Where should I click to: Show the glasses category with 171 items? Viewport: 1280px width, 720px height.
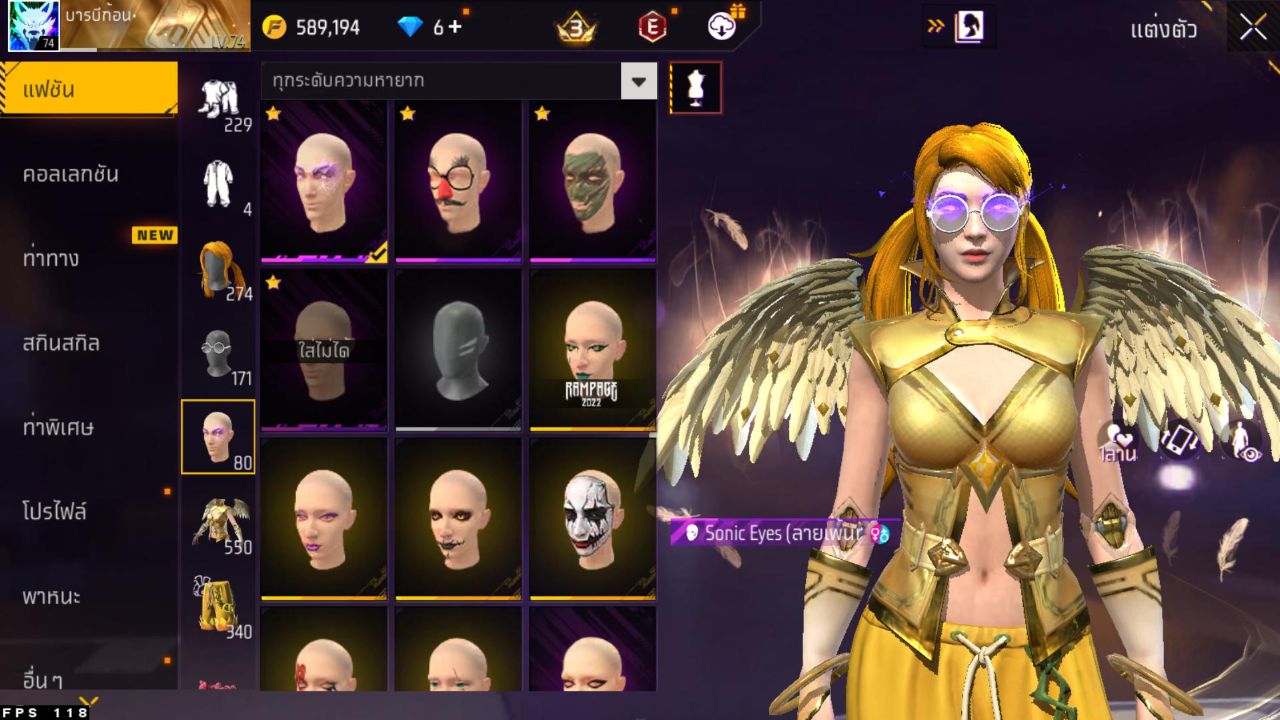click(218, 354)
